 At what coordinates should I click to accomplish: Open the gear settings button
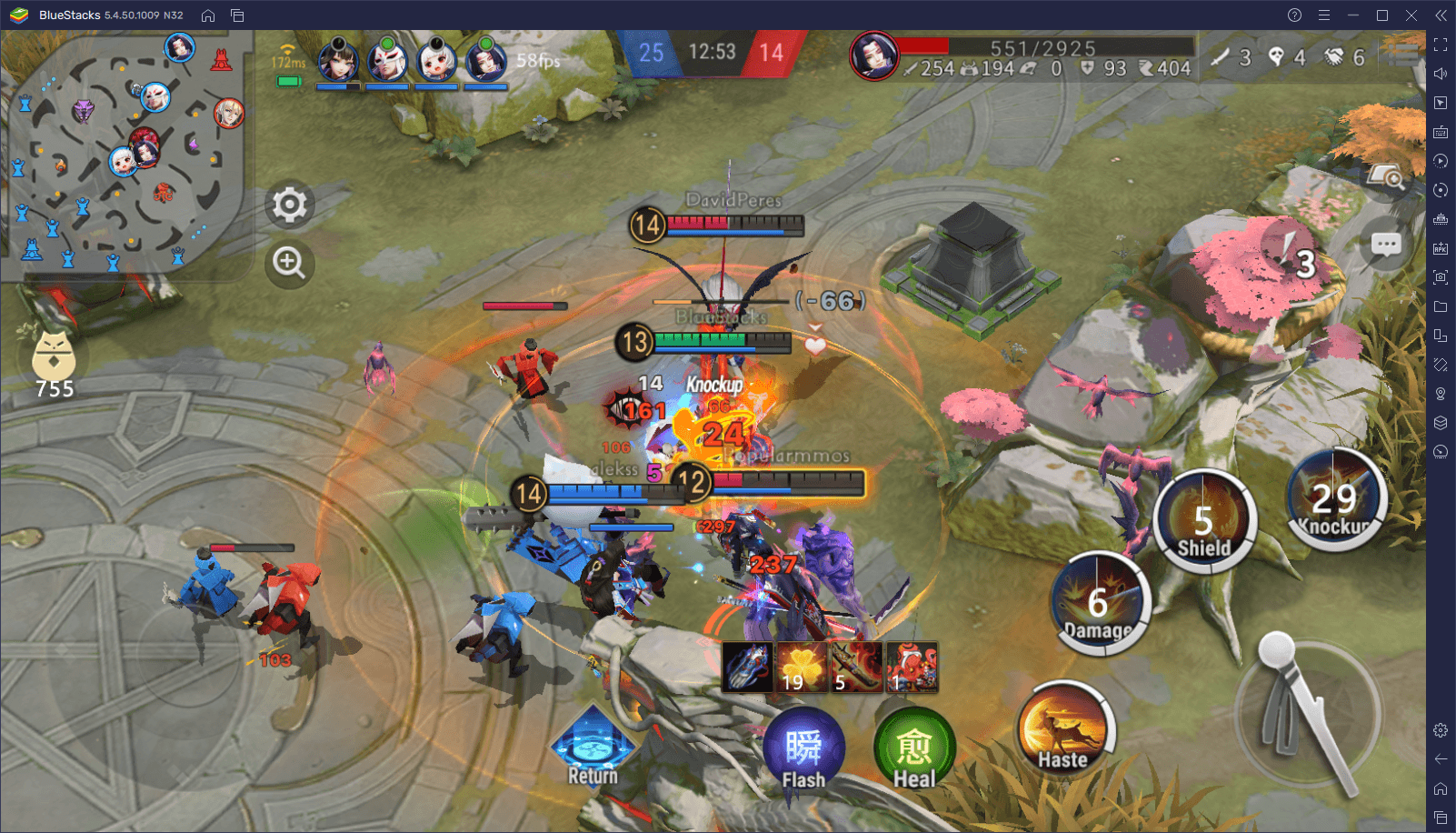pos(290,205)
